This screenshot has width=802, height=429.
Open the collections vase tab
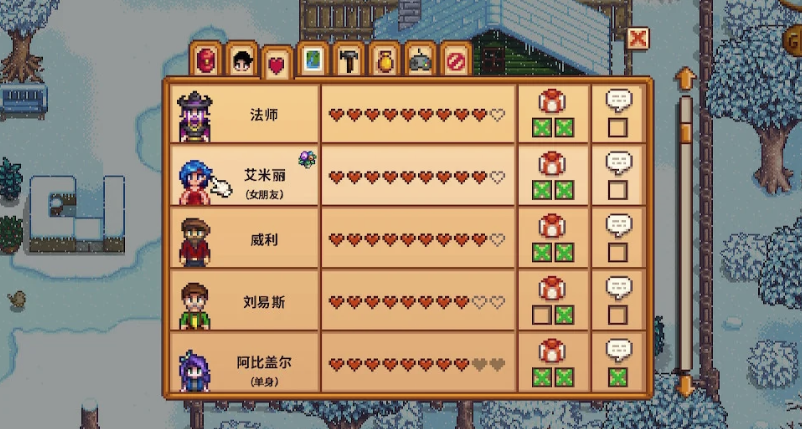[x=384, y=59]
